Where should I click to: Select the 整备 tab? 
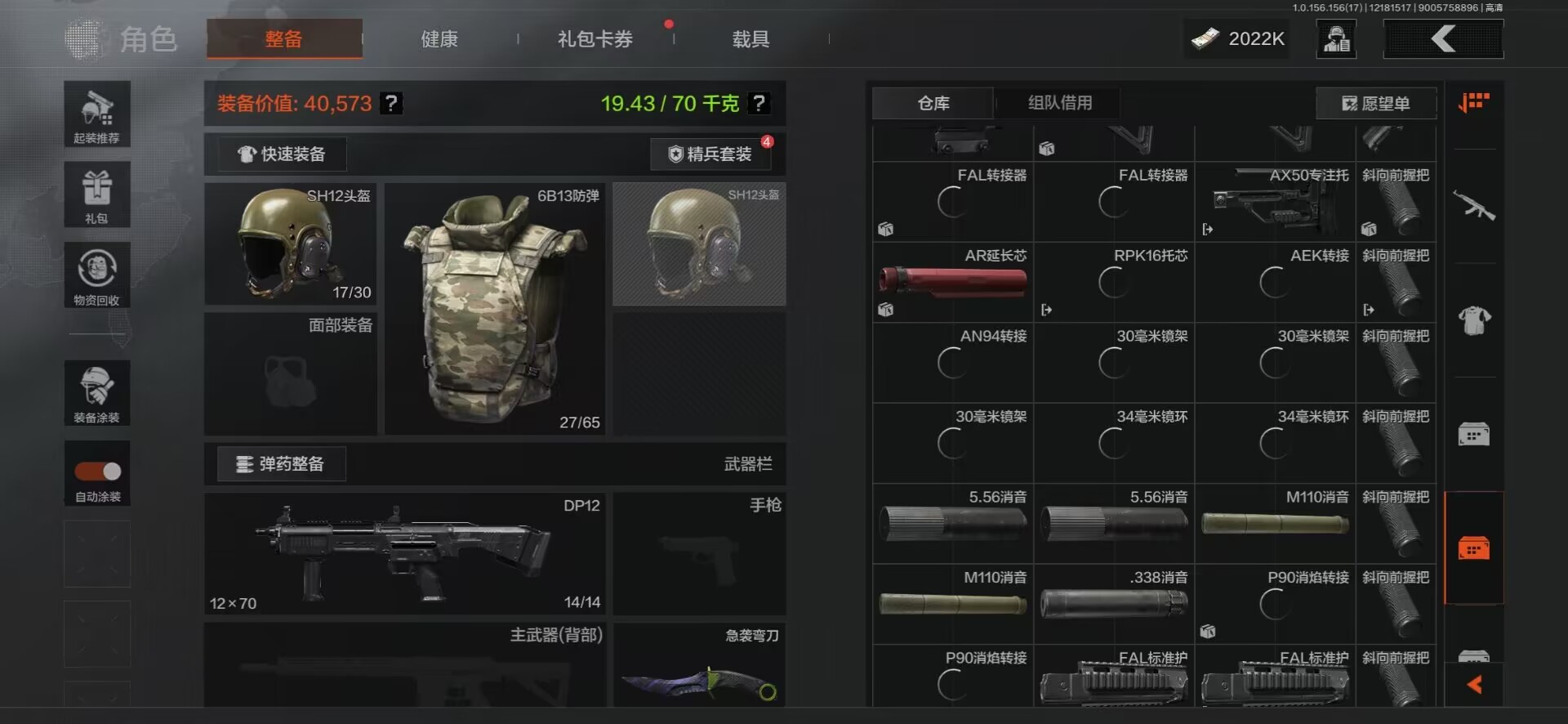pos(283,39)
